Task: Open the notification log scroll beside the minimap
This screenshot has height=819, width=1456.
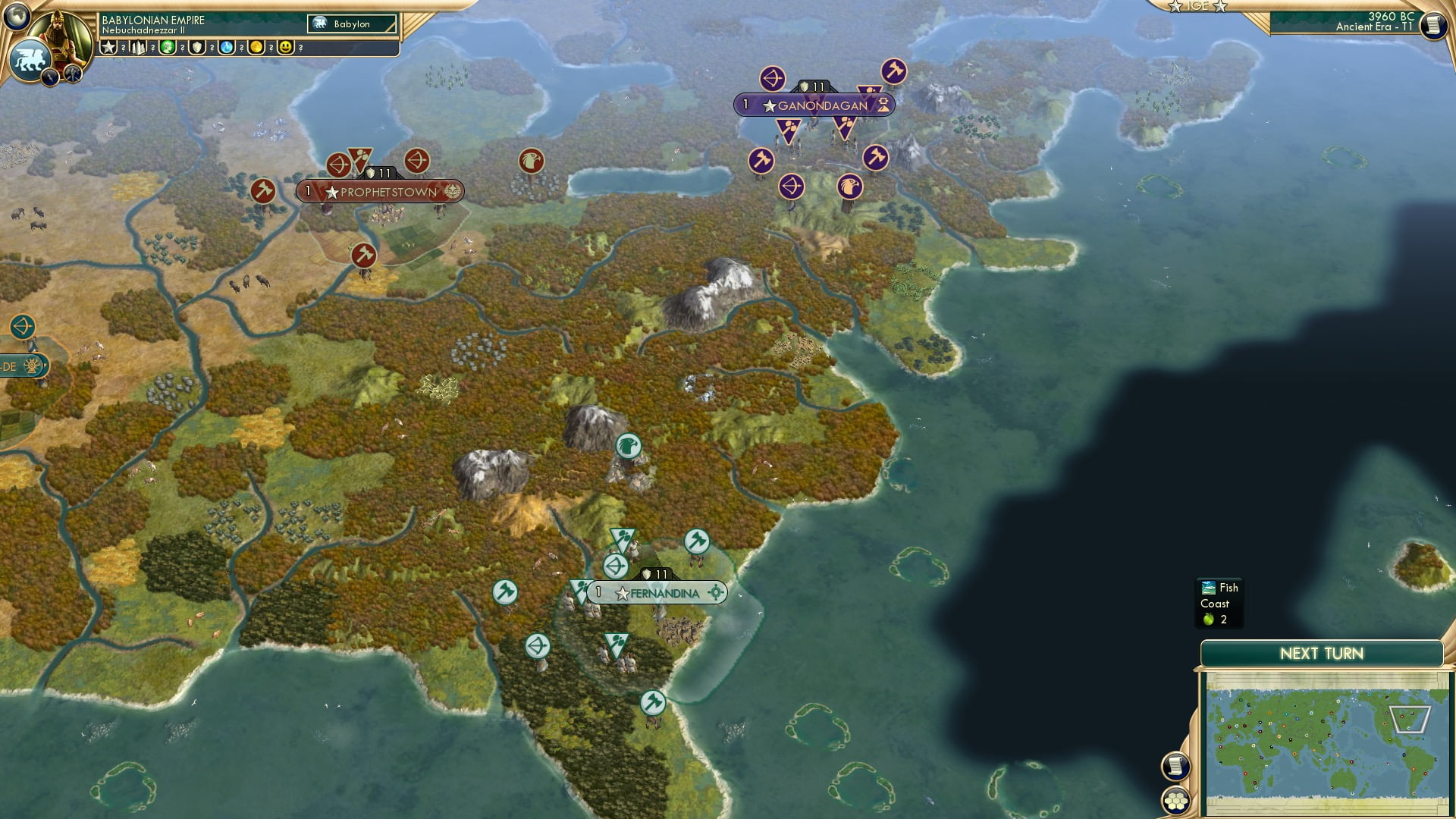Action: point(1175,767)
